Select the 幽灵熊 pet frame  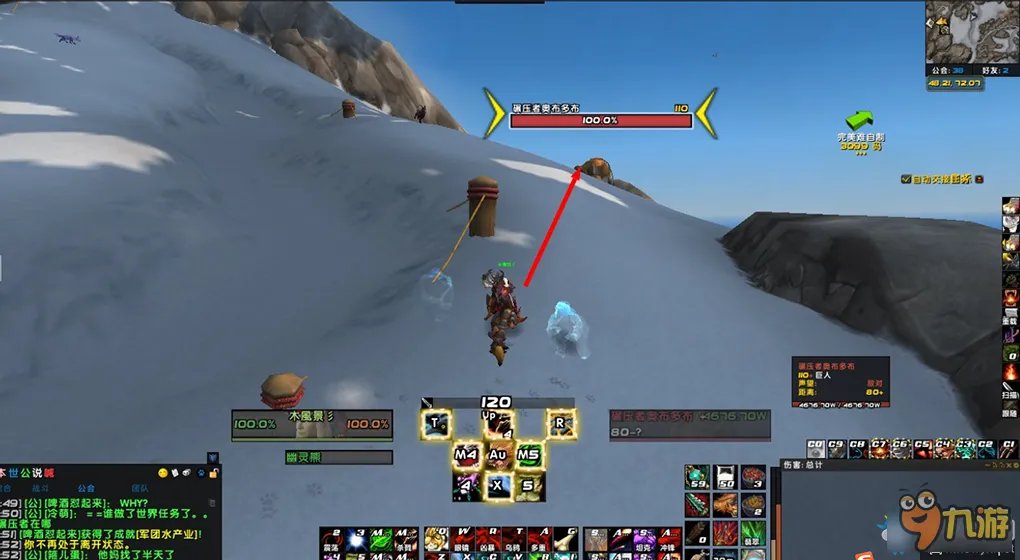(x=338, y=457)
